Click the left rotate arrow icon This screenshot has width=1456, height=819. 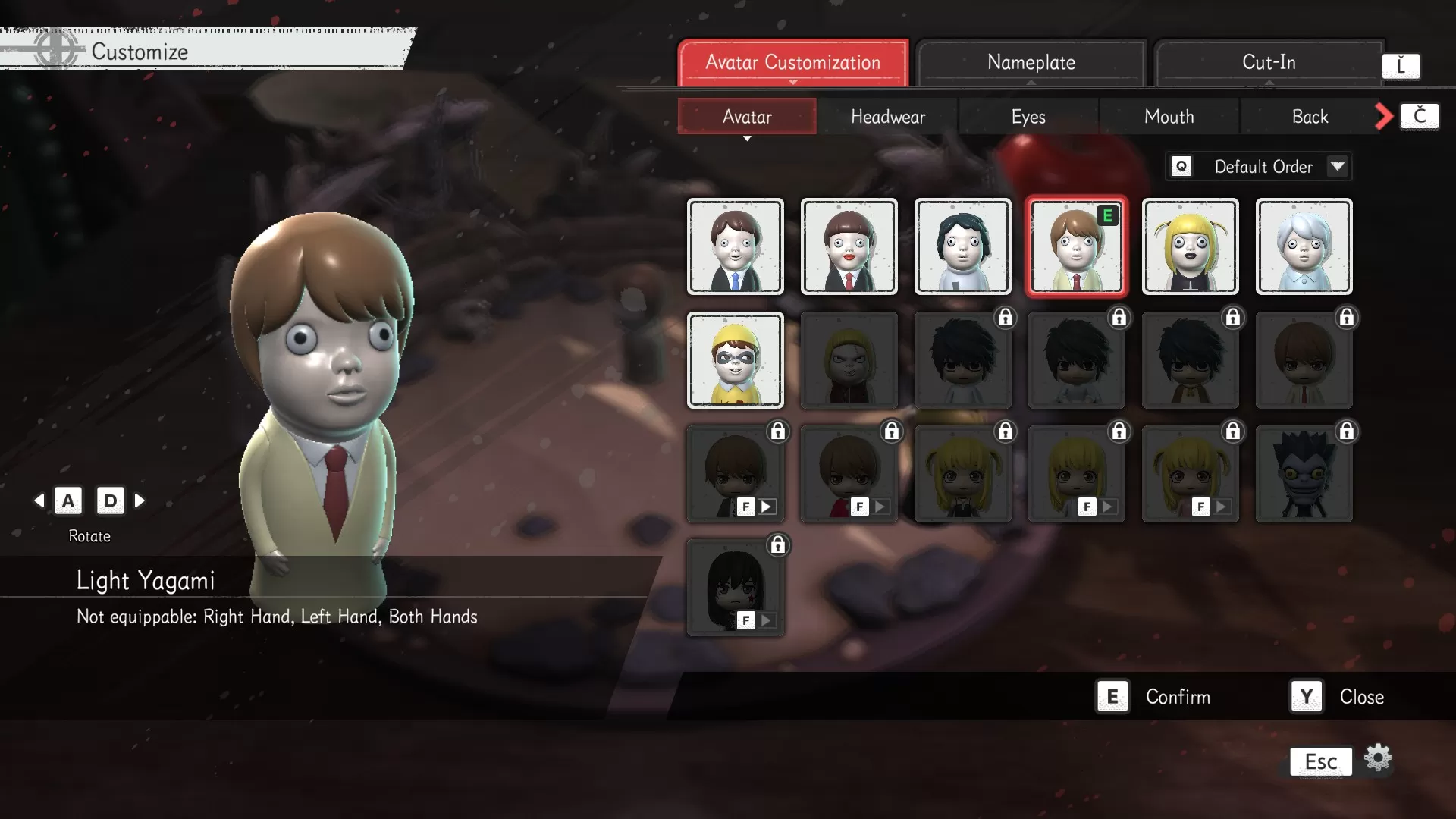pos(40,500)
